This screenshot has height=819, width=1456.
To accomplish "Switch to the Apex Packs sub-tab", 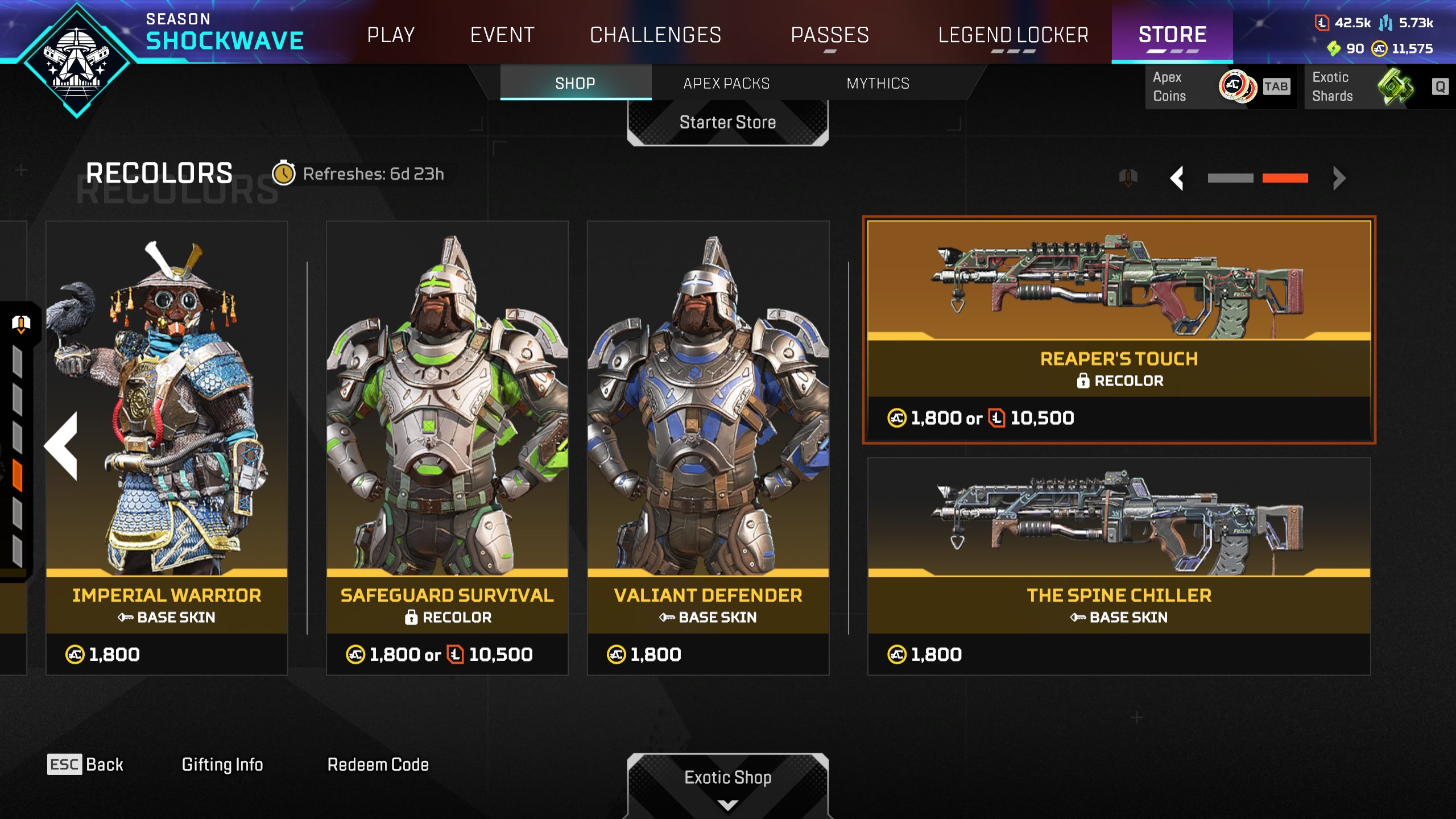I will tap(726, 84).
